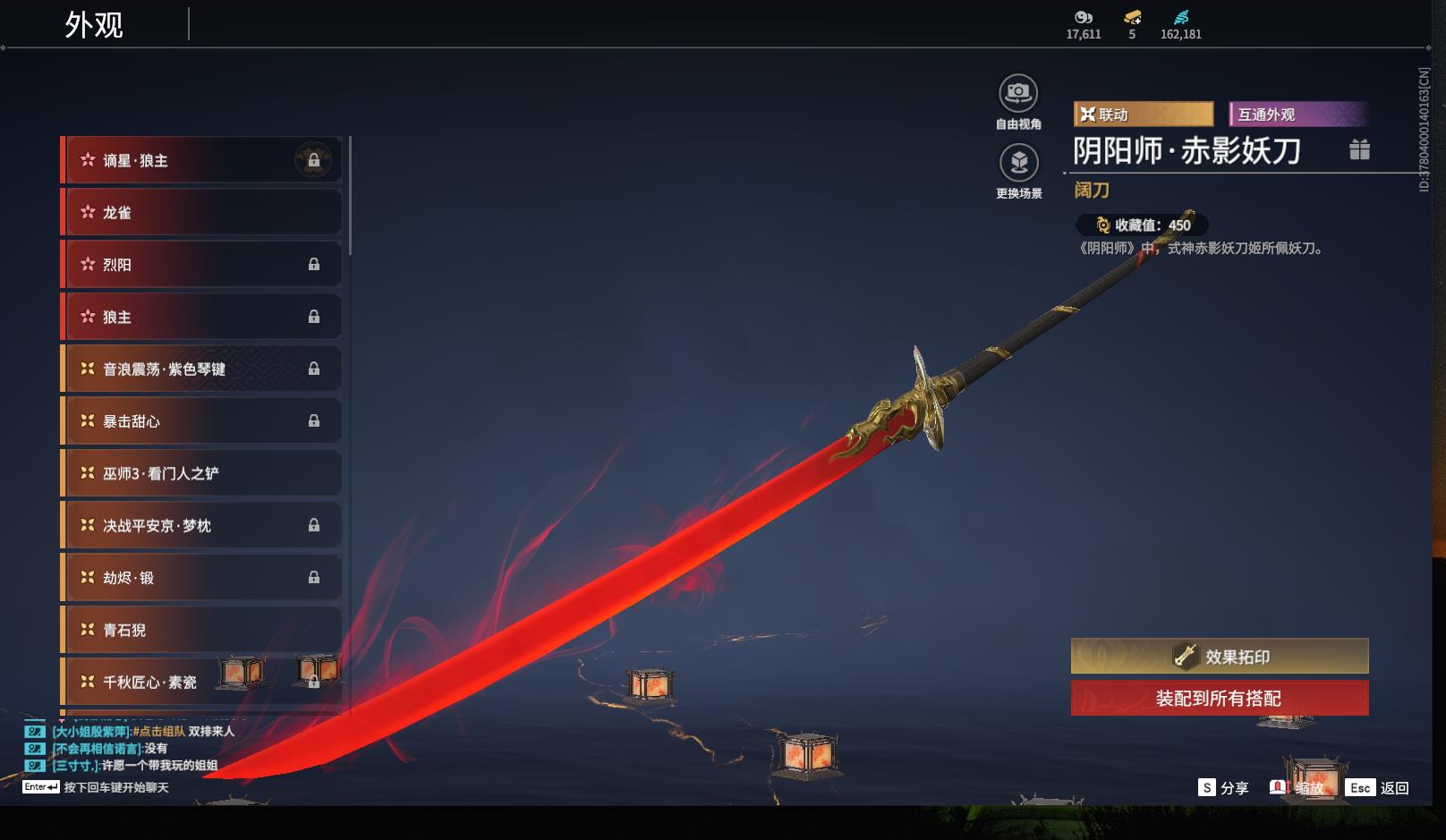Apply skin with 装配到所有搭配 button
Viewport: 1446px width, 840px height.
(1220, 699)
